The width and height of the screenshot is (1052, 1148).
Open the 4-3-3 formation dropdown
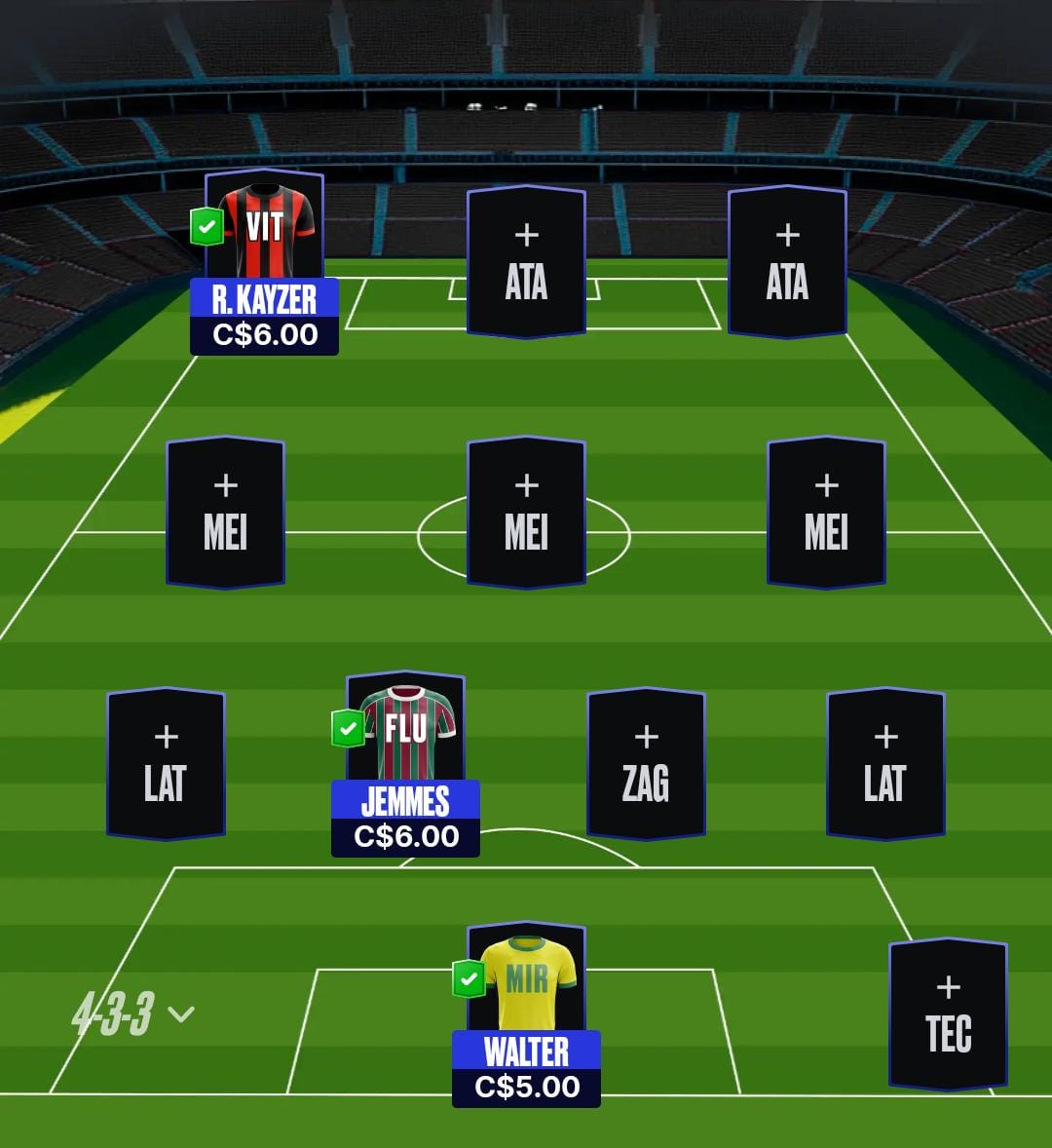click(x=132, y=1014)
